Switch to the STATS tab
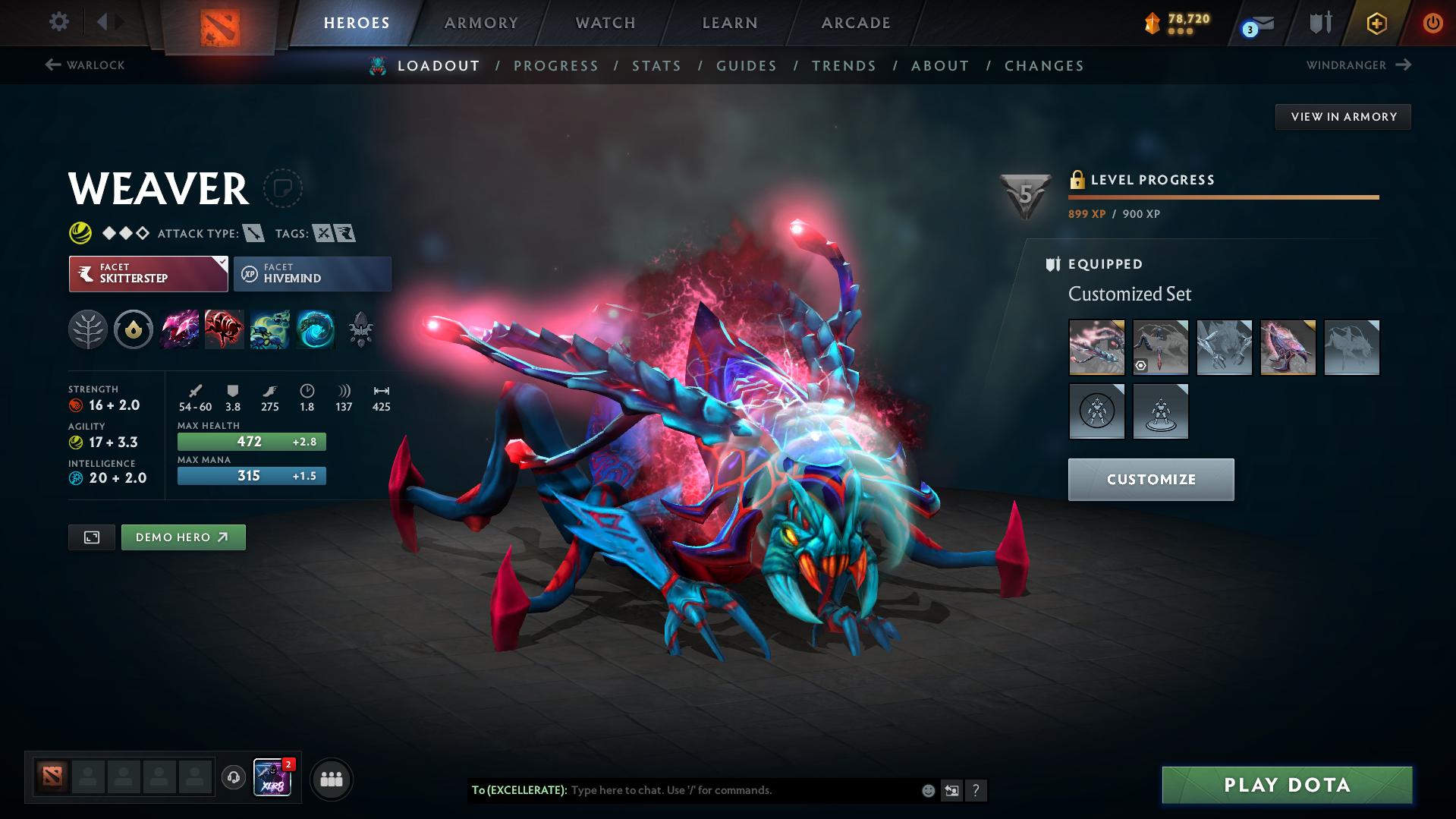This screenshot has width=1456, height=819. (x=656, y=66)
